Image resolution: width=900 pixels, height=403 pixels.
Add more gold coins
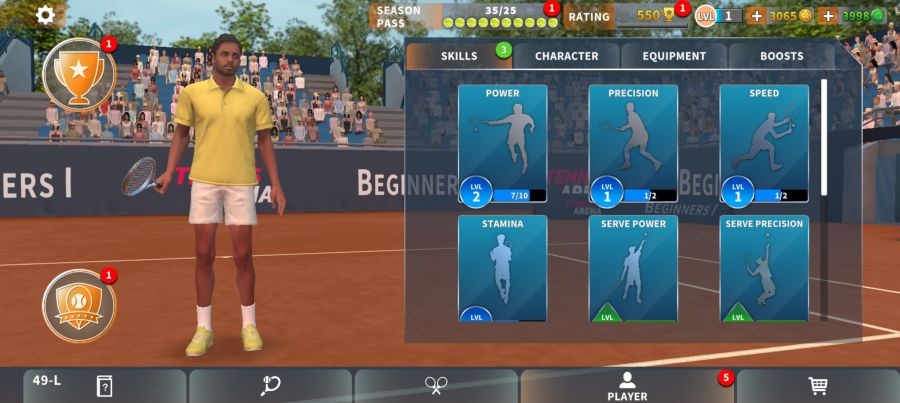click(x=756, y=15)
